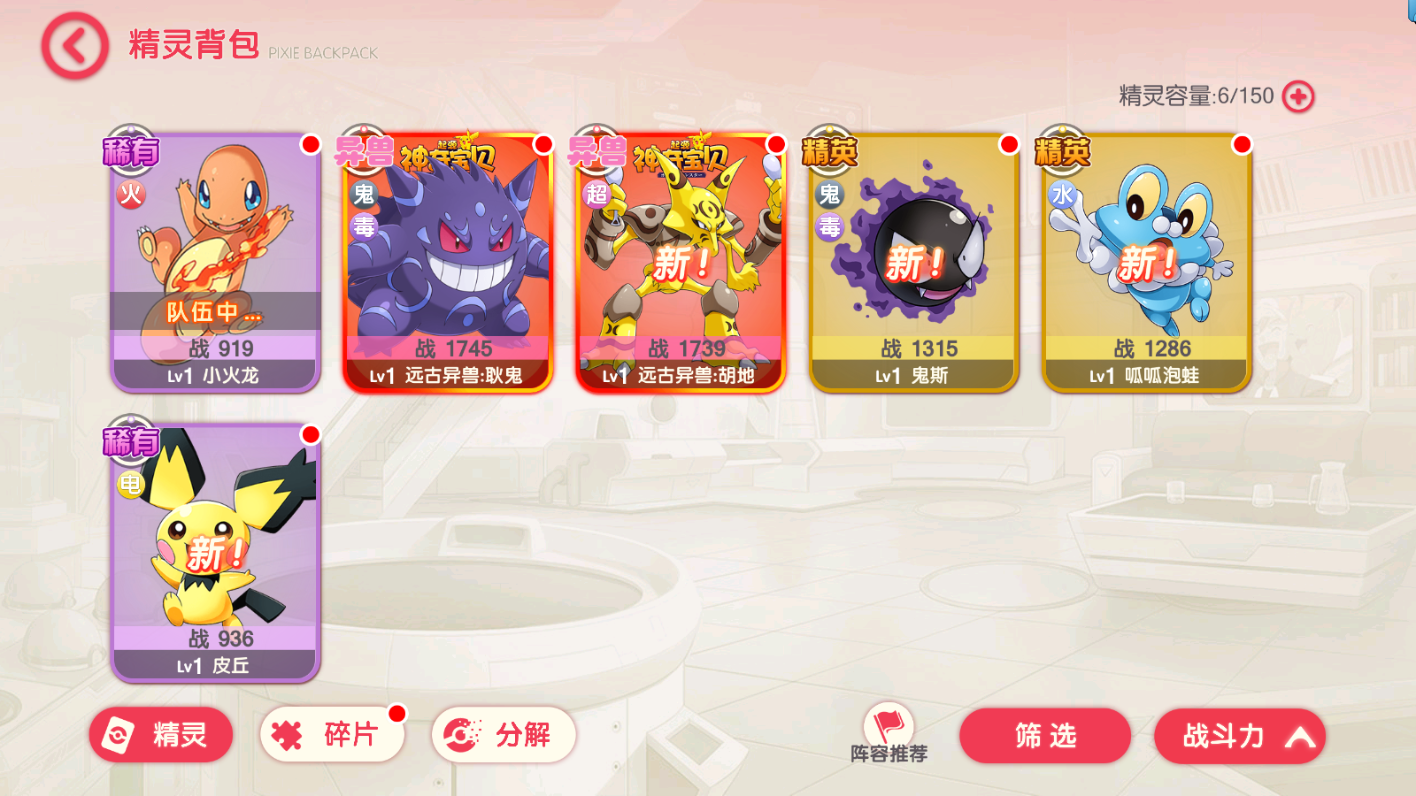Go back using the red arrow button
The image size is (1416, 796).
pyautogui.click(x=75, y=46)
